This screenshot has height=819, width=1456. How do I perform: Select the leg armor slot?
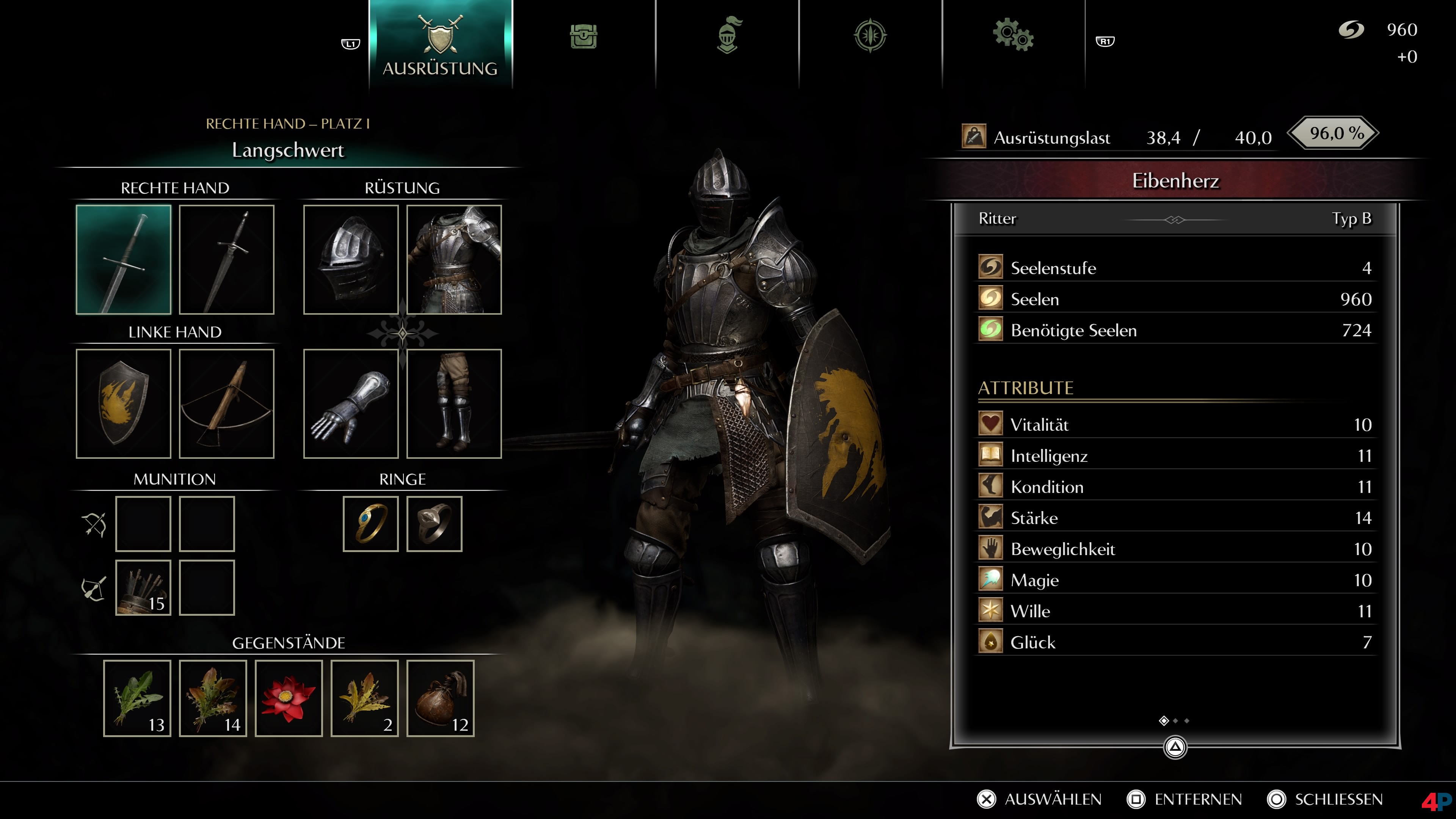click(454, 403)
